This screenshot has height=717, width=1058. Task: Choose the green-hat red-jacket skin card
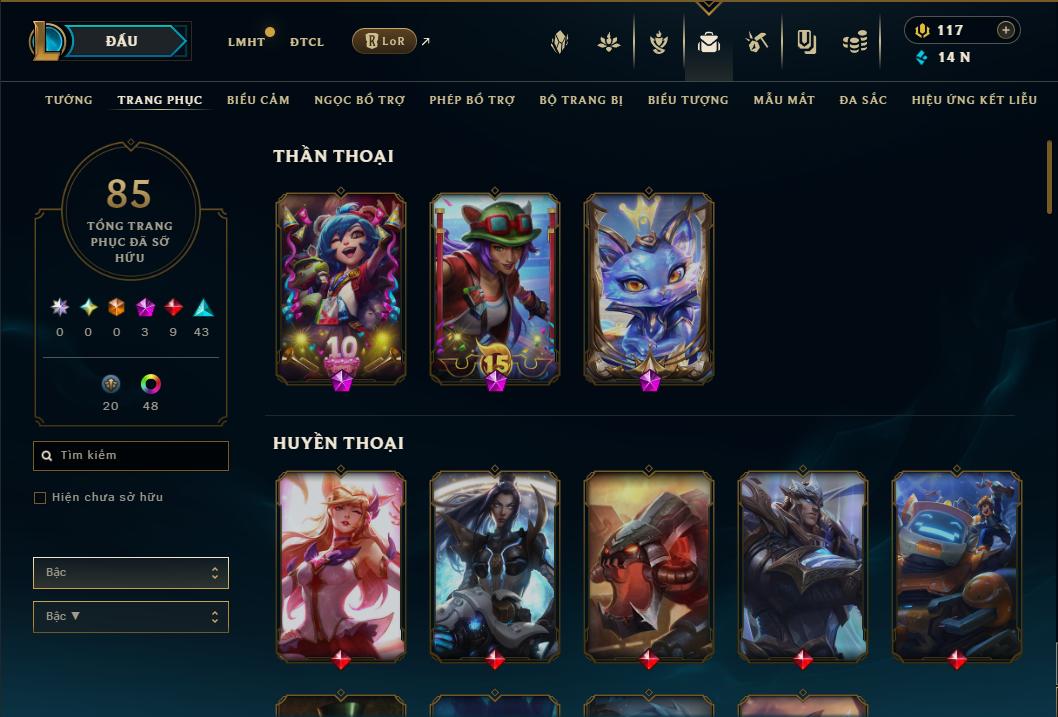[x=495, y=287]
